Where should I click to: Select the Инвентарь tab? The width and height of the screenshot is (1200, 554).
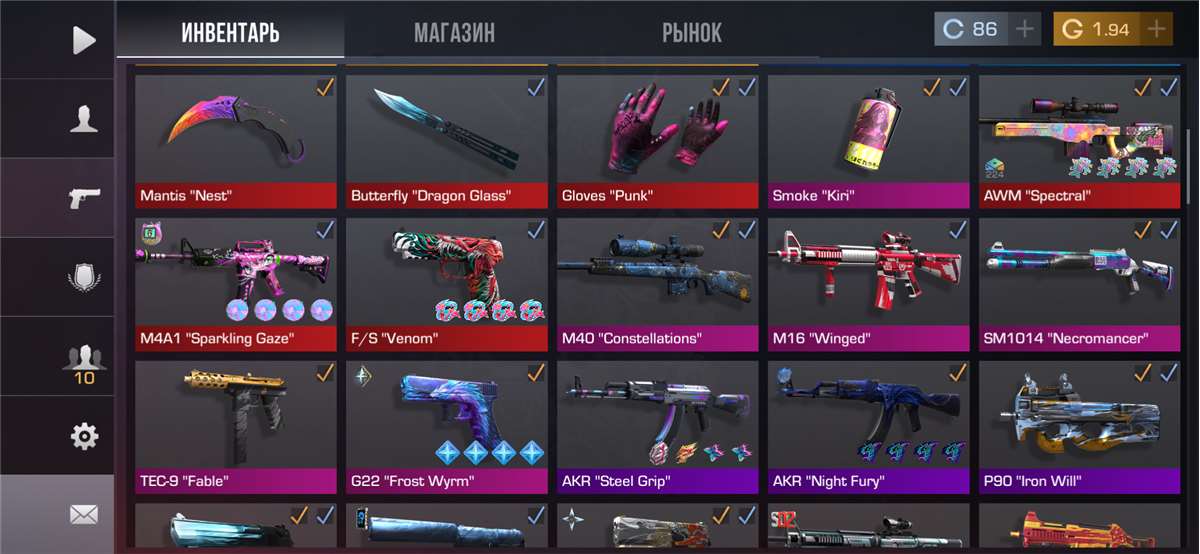pyautogui.click(x=230, y=32)
